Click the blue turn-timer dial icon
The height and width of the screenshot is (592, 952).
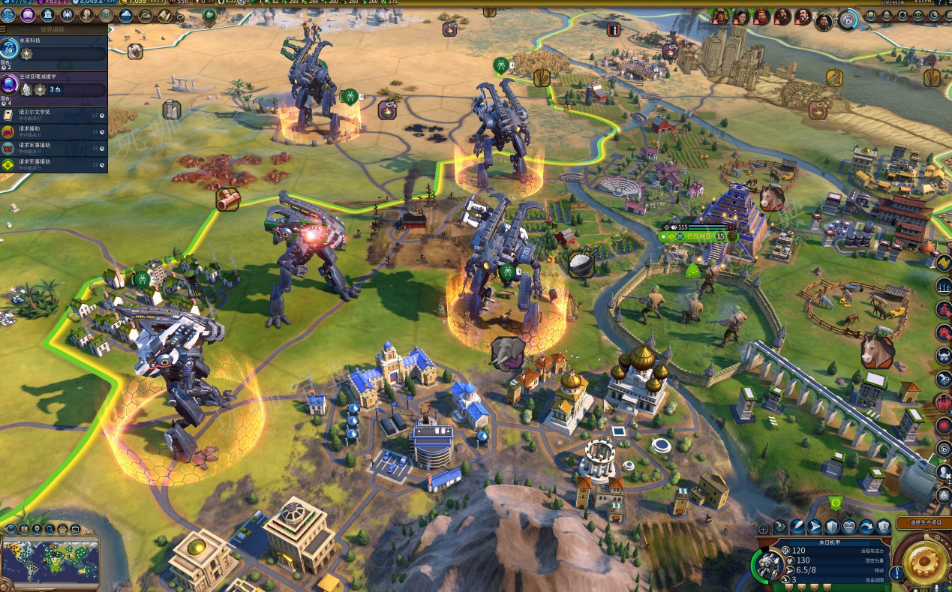point(848,17)
